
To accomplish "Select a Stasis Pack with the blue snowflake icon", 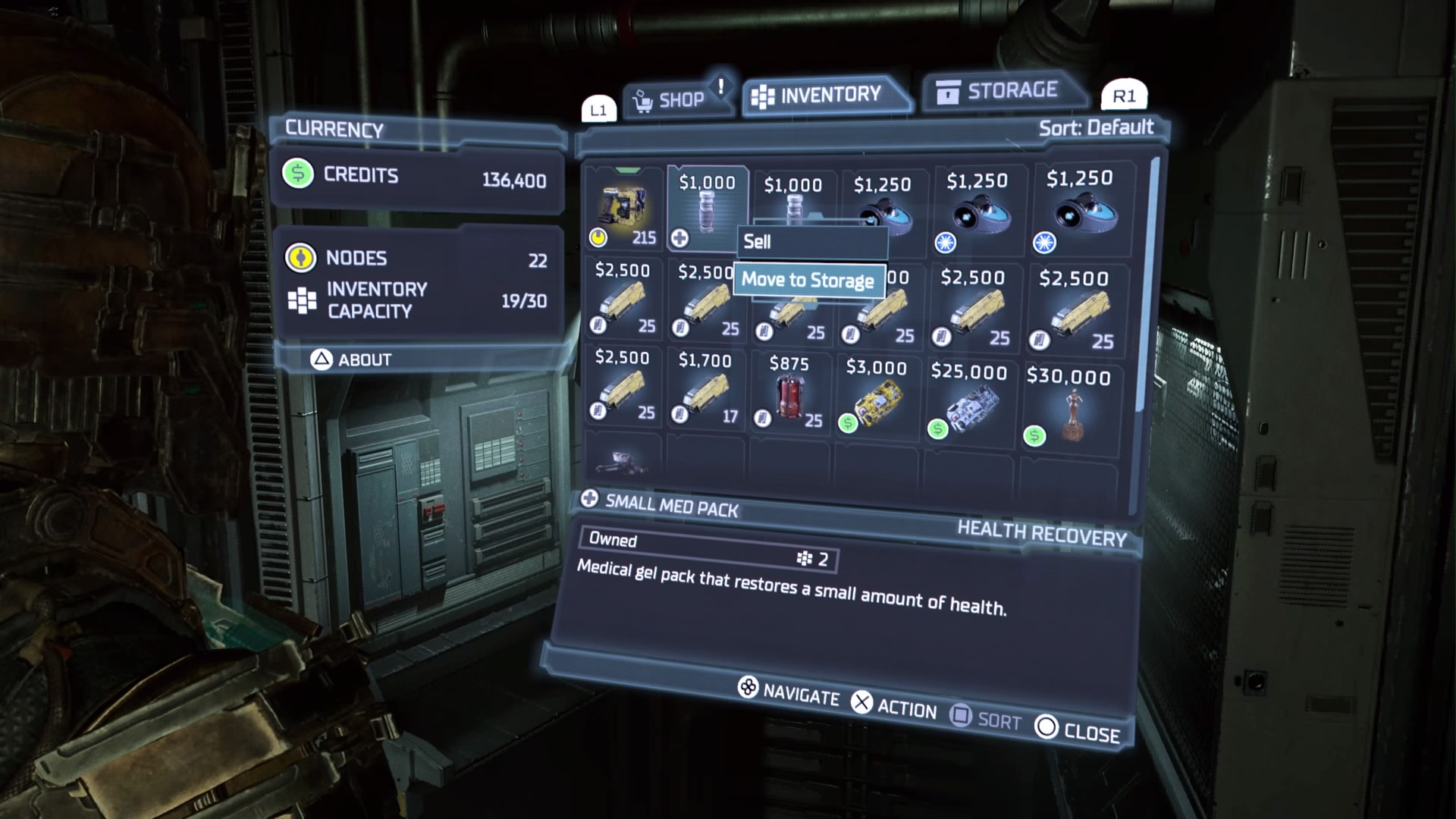I will (981, 212).
